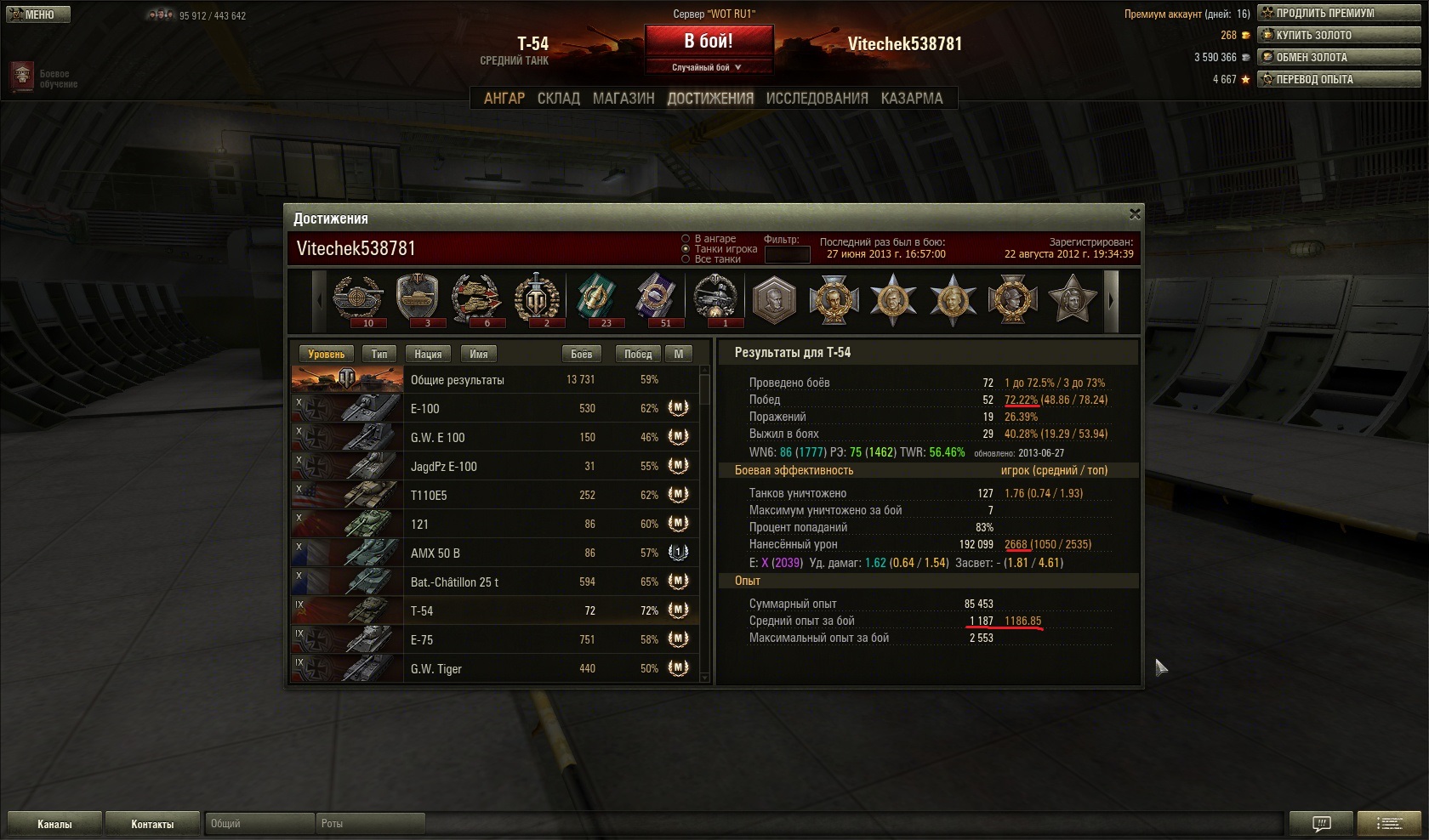Go to the МАГАЗИН tab
Viewport: 1429px width, 840px height.
point(623,99)
